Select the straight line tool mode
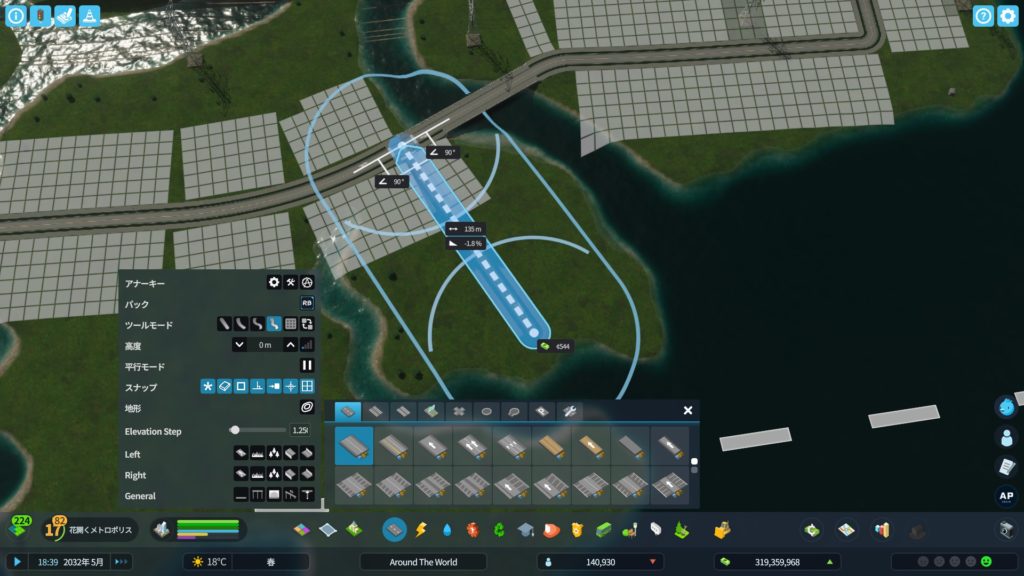The image size is (1024, 576). [x=225, y=324]
